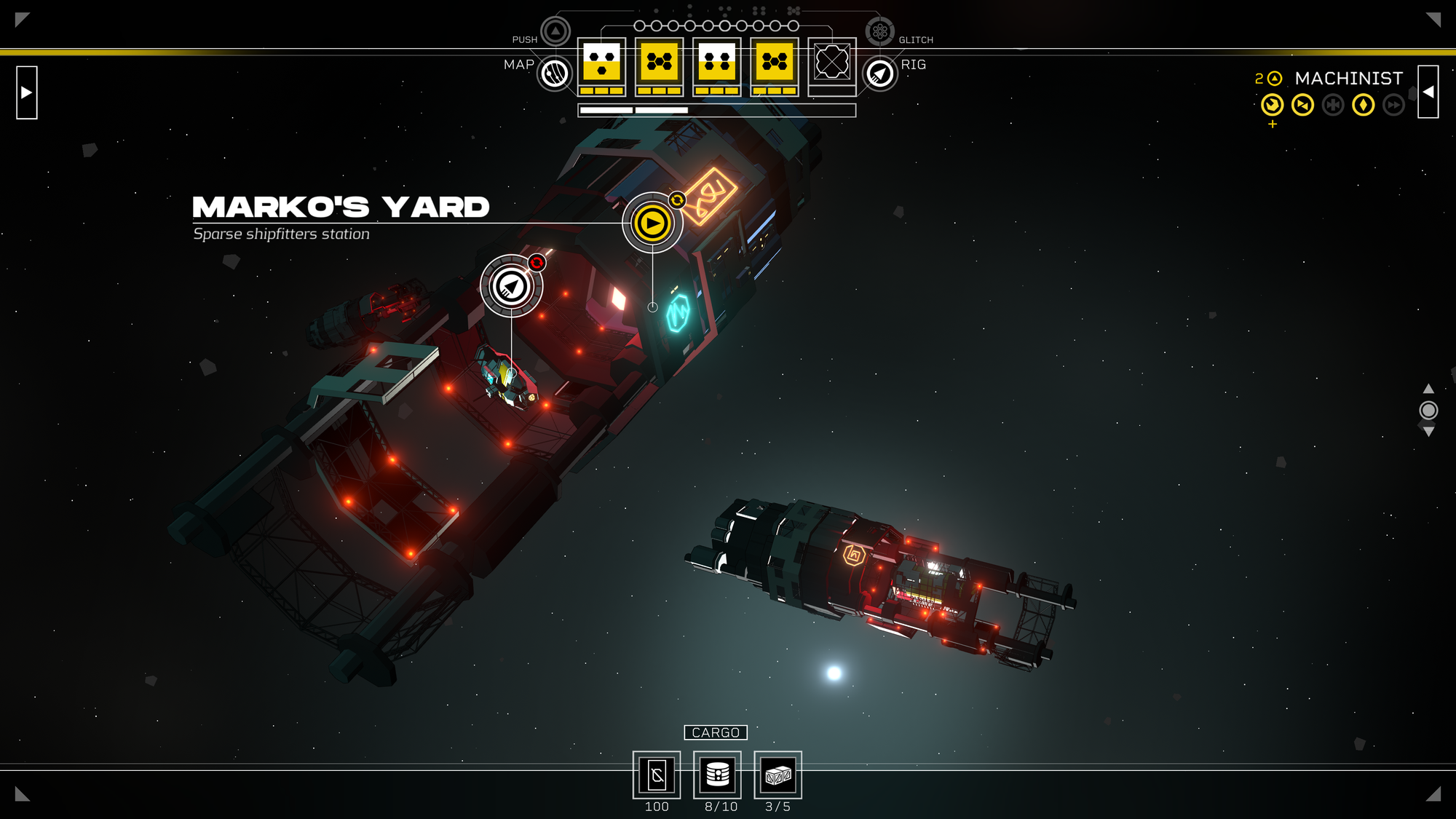Viewport: 1456px width, 819px height.
Task: Expand the right panel beside MACHINIST
Action: tap(1429, 92)
